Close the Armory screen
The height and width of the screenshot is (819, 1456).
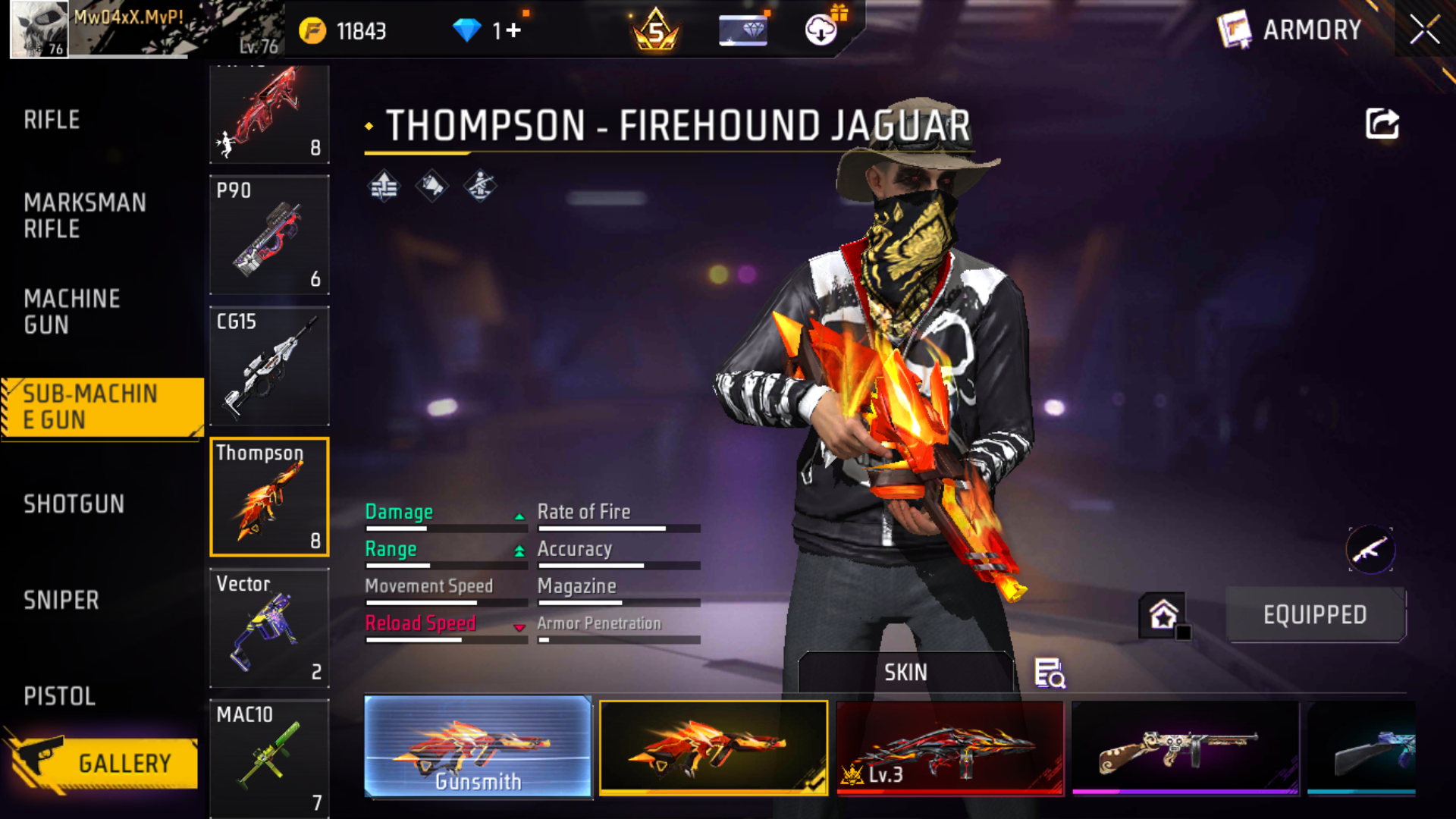click(1424, 30)
